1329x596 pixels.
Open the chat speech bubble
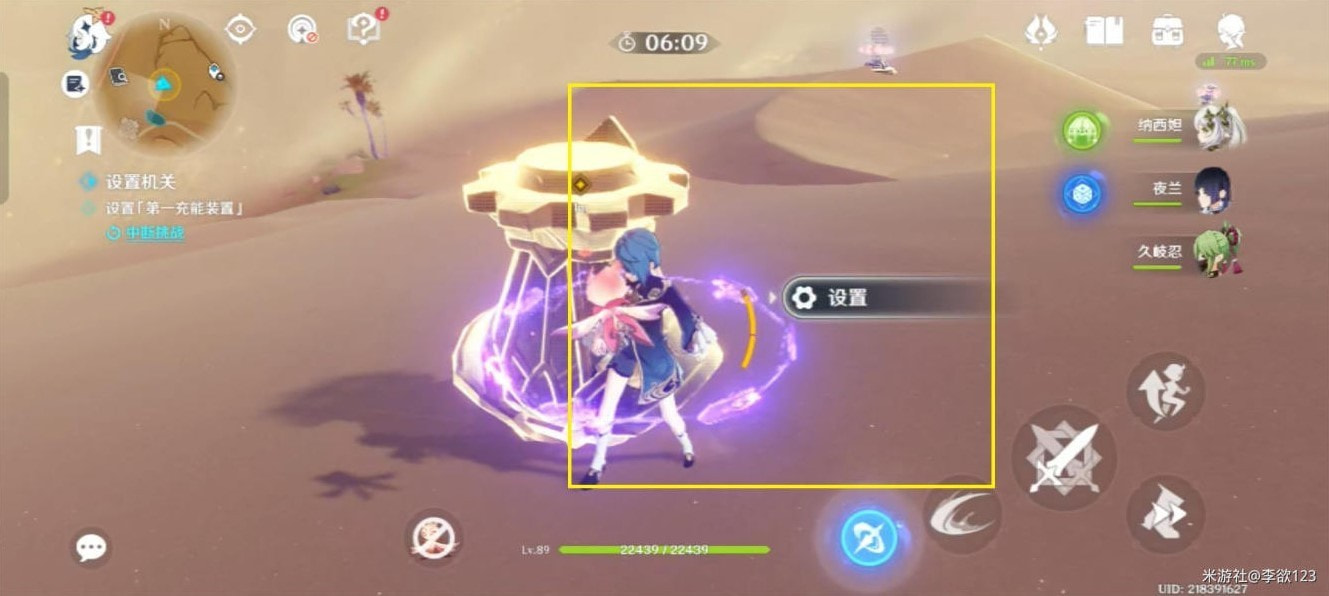coord(92,547)
